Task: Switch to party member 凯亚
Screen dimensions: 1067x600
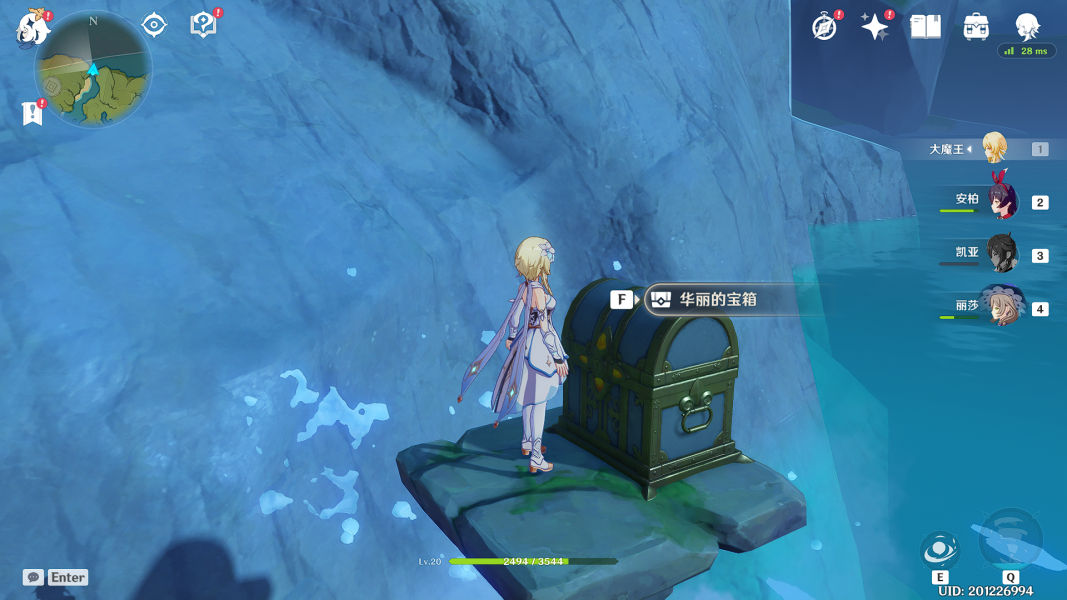Action: click(1001, 254)
